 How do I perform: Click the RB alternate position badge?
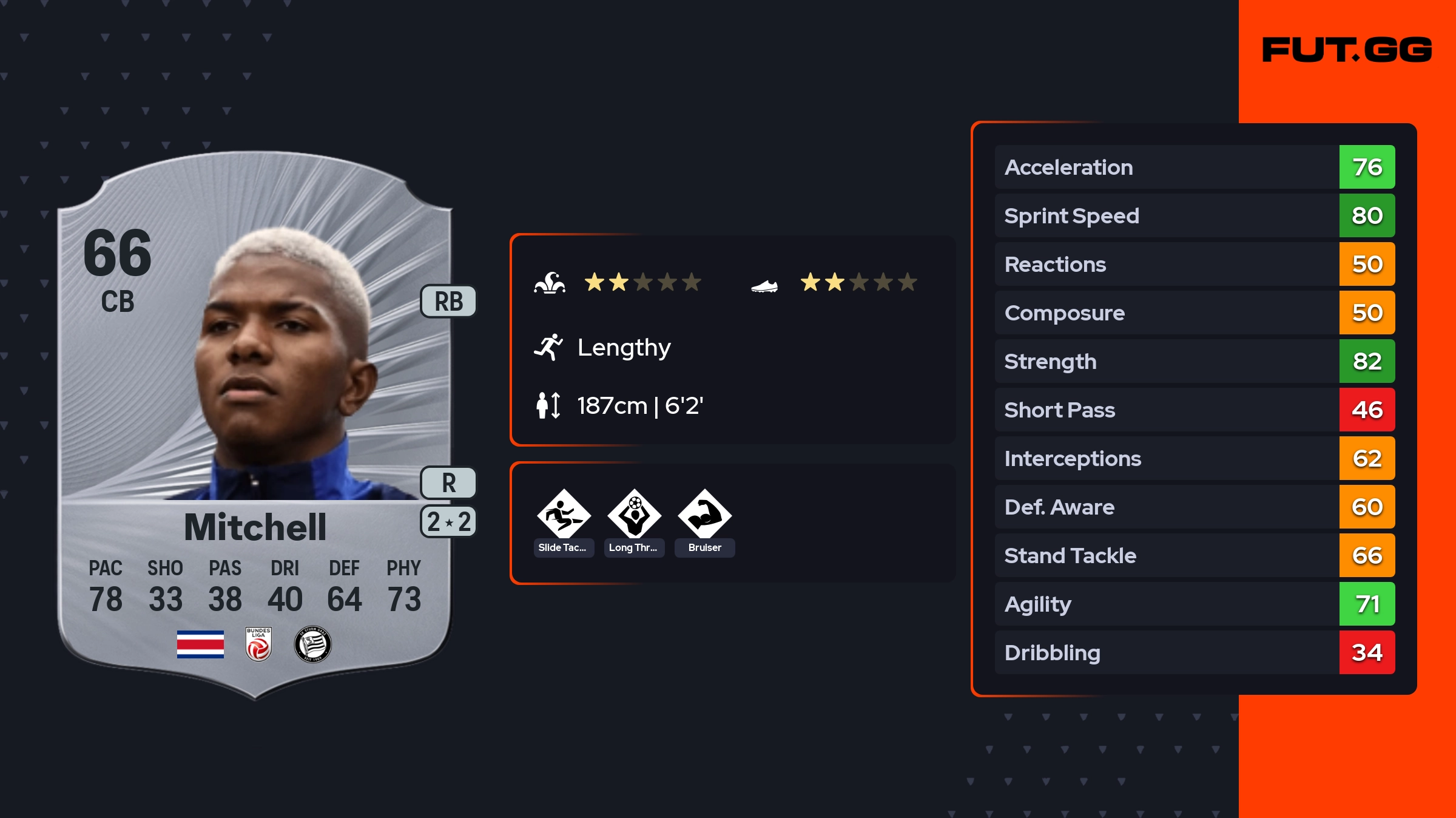pyautogui.click(x=448, y=302)
